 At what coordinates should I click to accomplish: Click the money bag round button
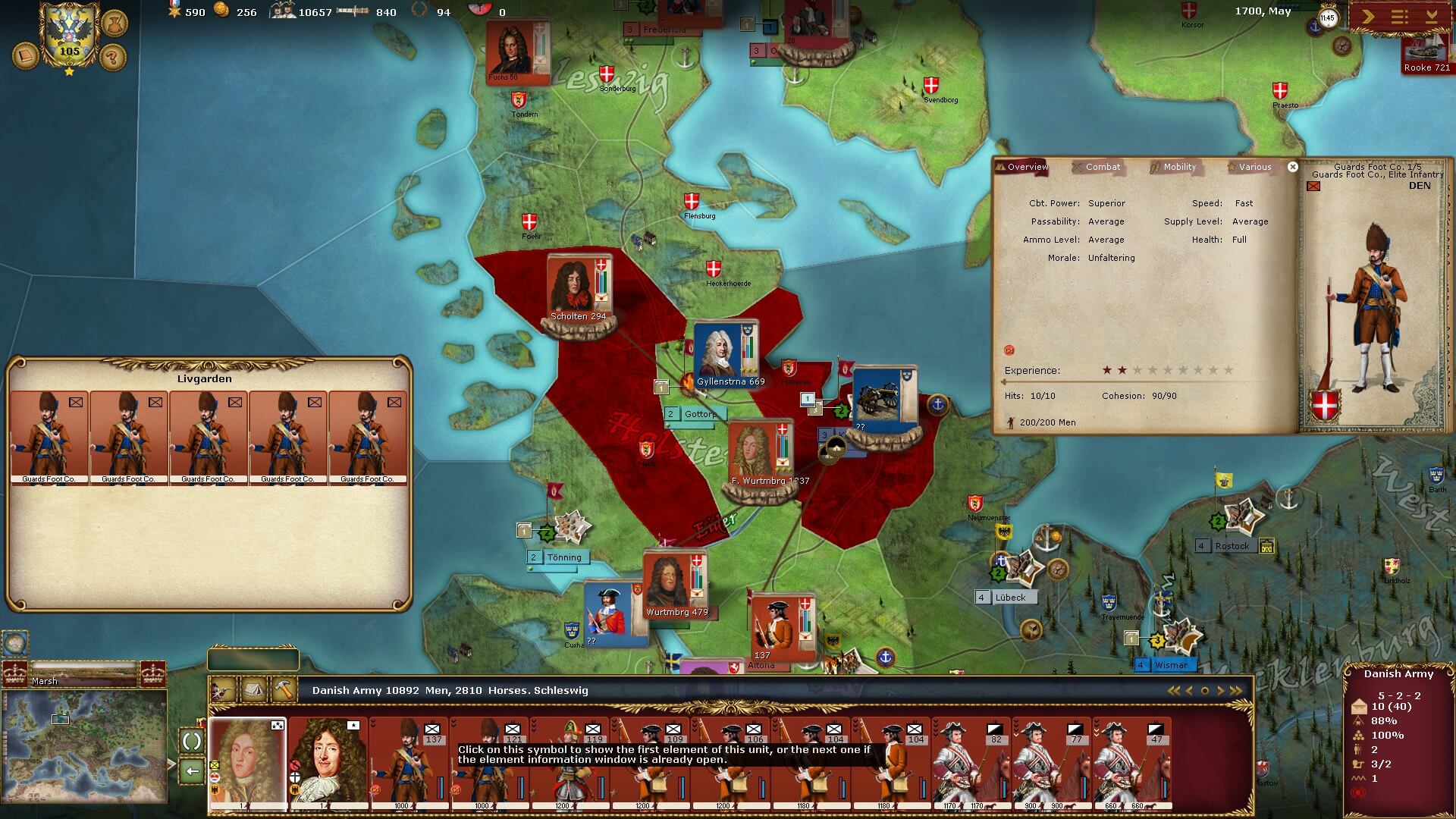click(114, 22)
